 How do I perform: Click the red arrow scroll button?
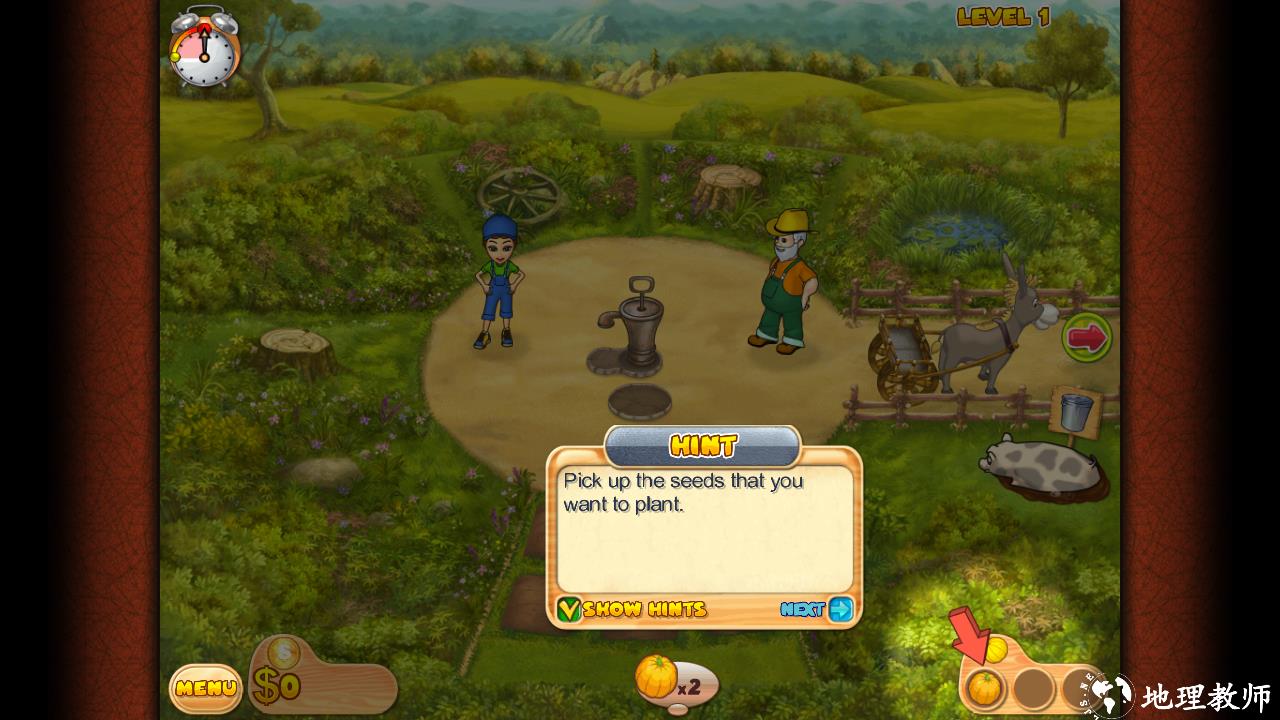click(x=1086, y=338)
